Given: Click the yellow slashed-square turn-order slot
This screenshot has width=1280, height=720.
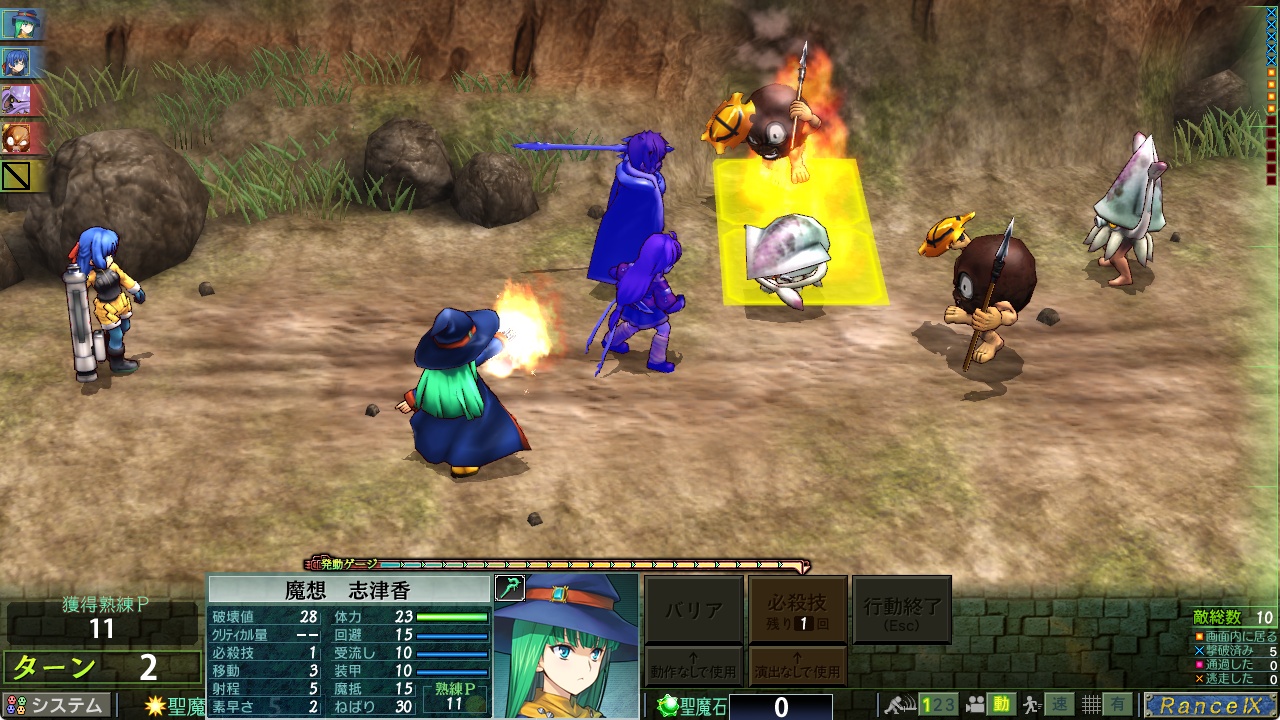Looking at the screenshot, I should [x=18, y=176].
